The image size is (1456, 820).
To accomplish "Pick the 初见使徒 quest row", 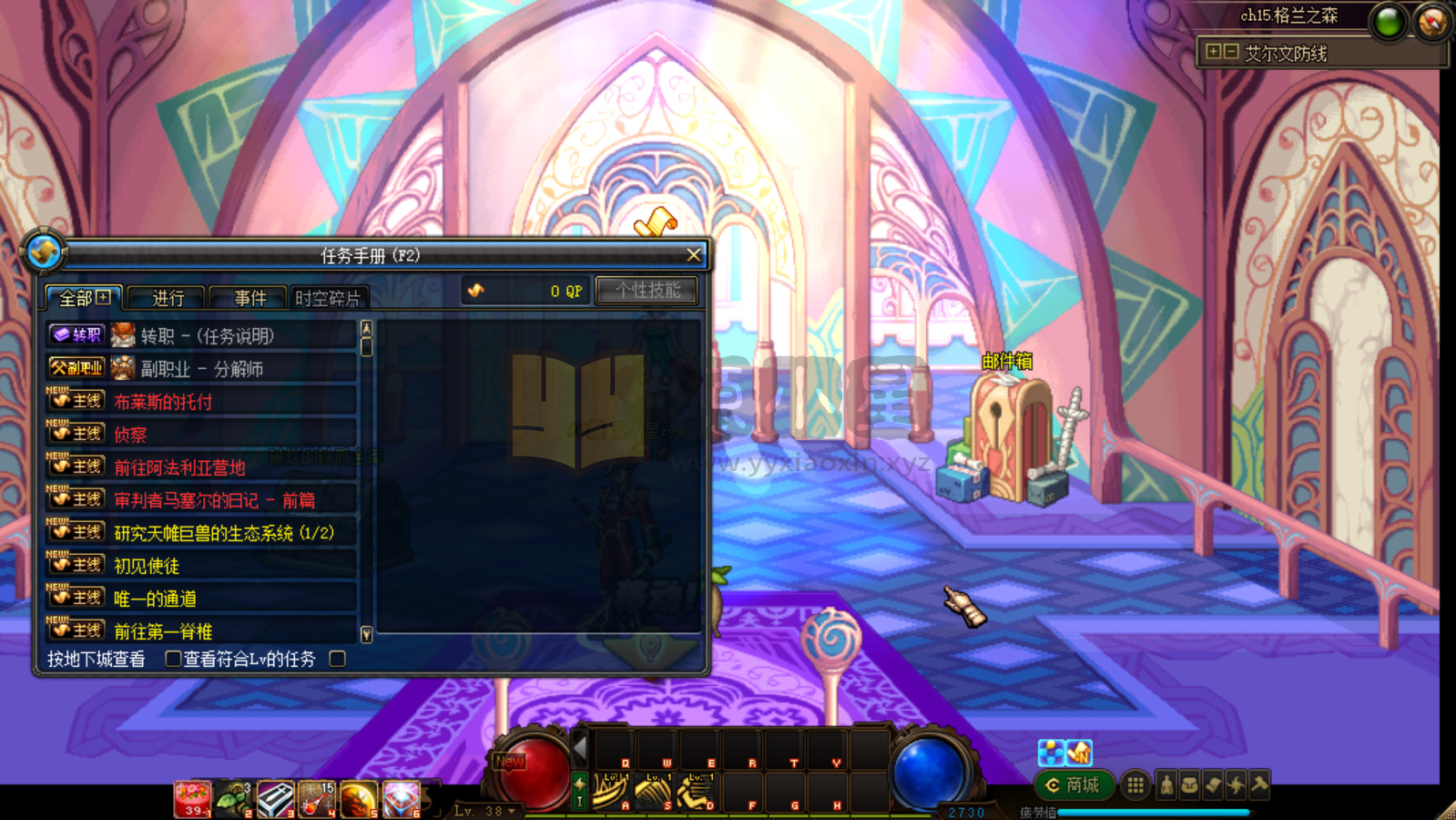I will (x=202, y=566).
